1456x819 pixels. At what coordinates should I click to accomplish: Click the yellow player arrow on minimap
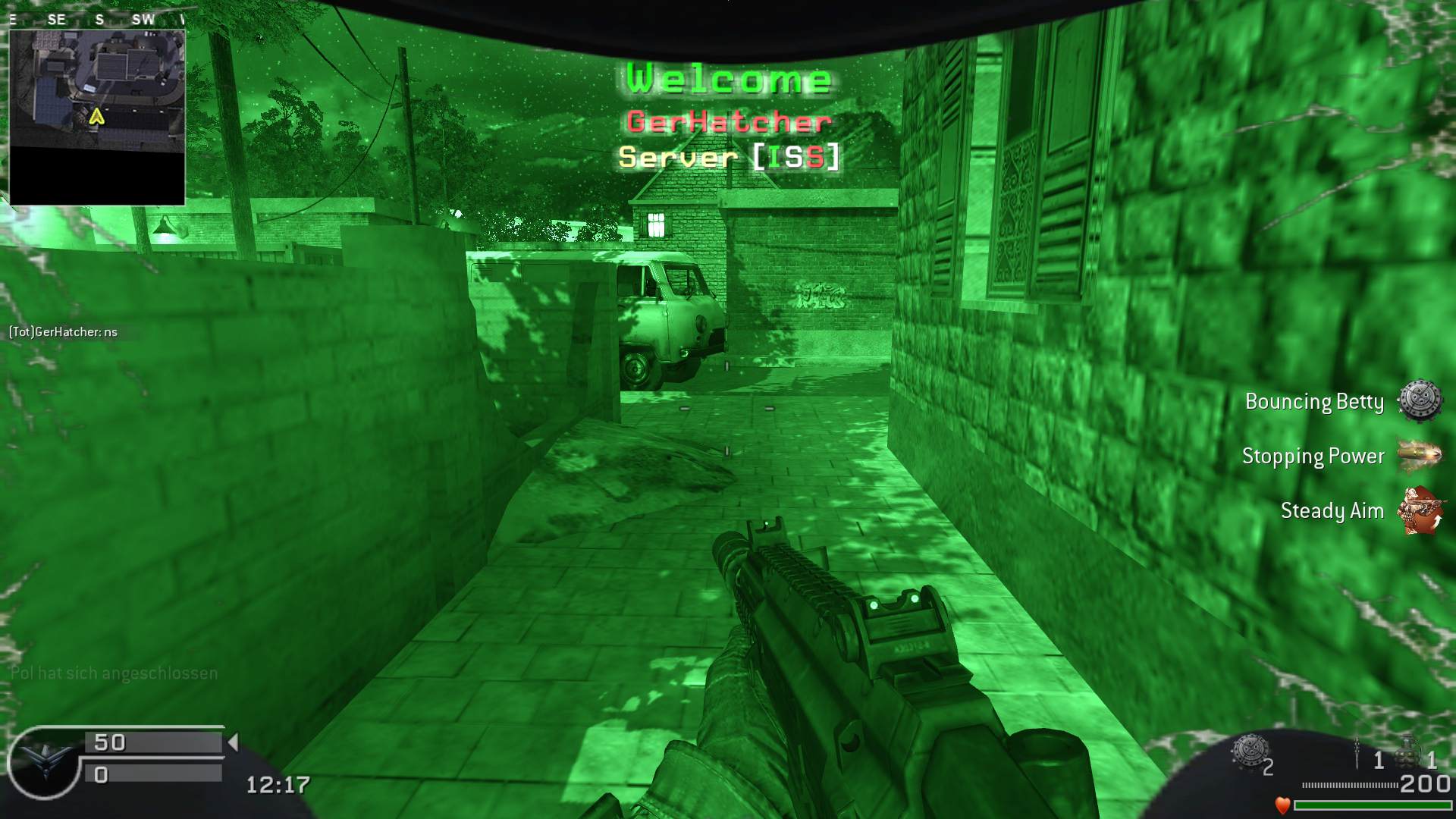96,117
